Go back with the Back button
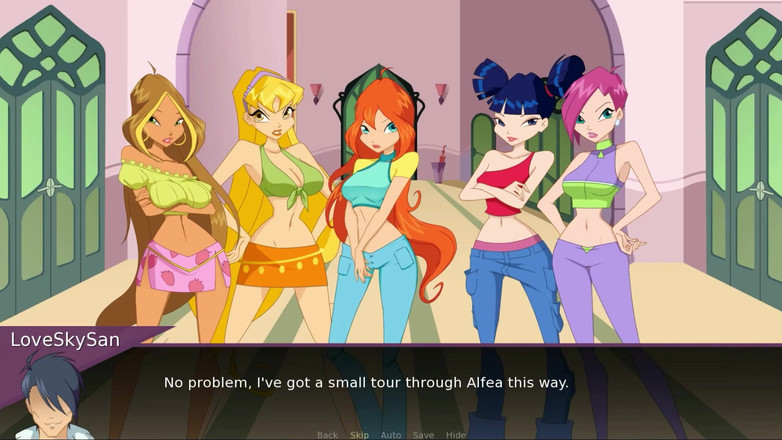Viewport: 782px width, 440px height. coord(327,435)
